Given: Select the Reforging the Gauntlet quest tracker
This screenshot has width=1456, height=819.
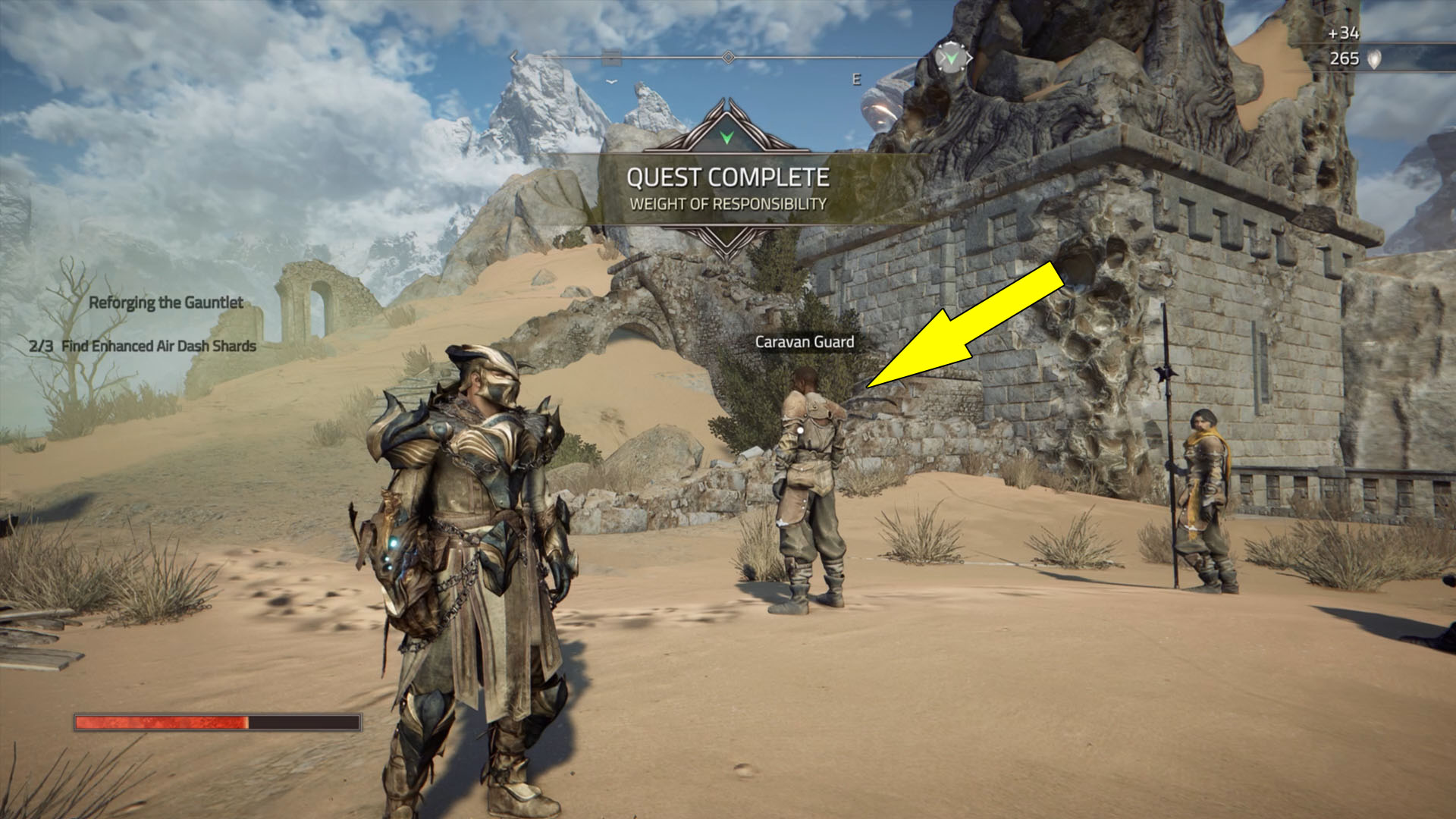Looking at the screenshot, I should [x=166, y=303].
